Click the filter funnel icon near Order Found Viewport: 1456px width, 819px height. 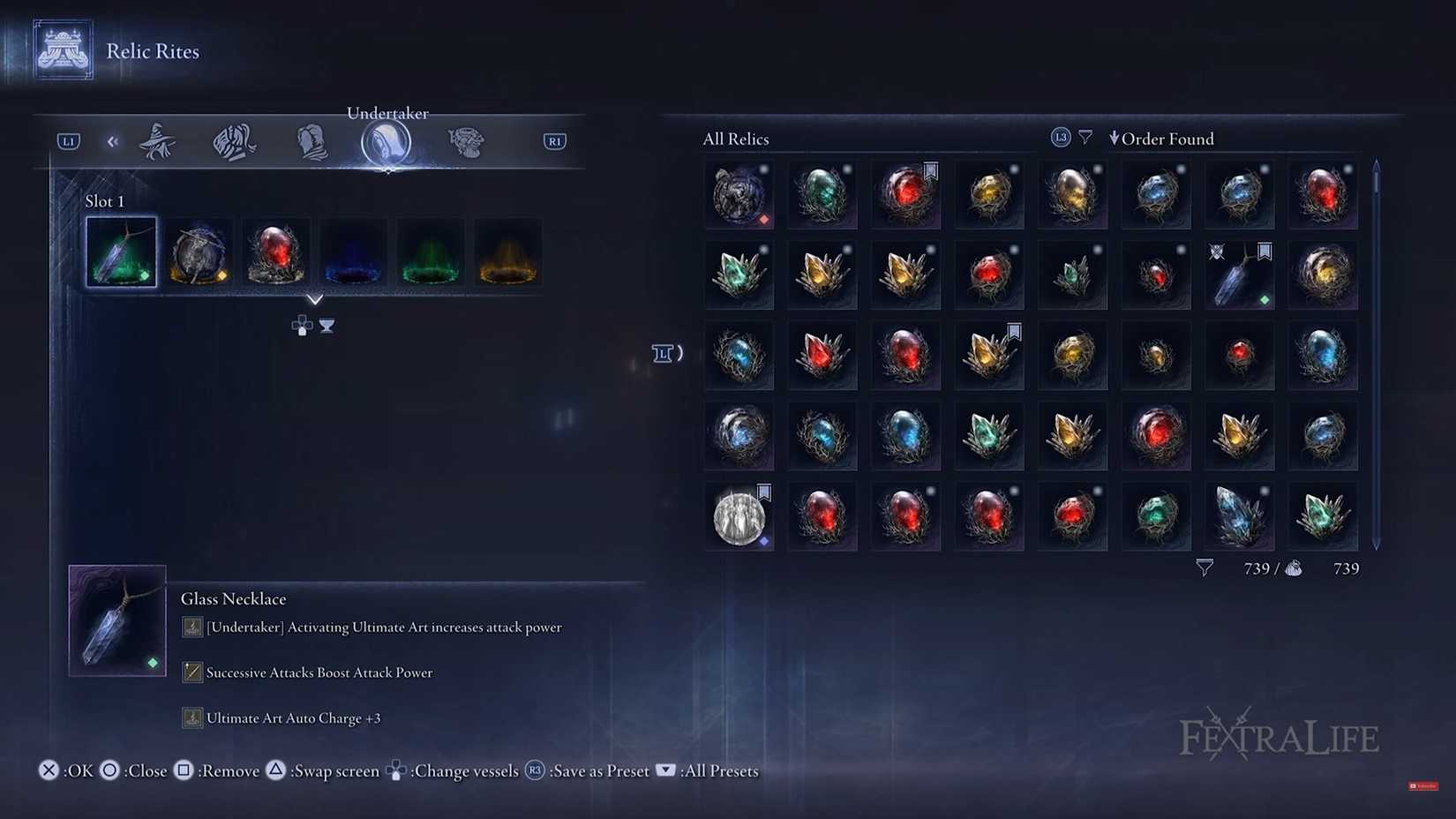[x=1084, y=137]
